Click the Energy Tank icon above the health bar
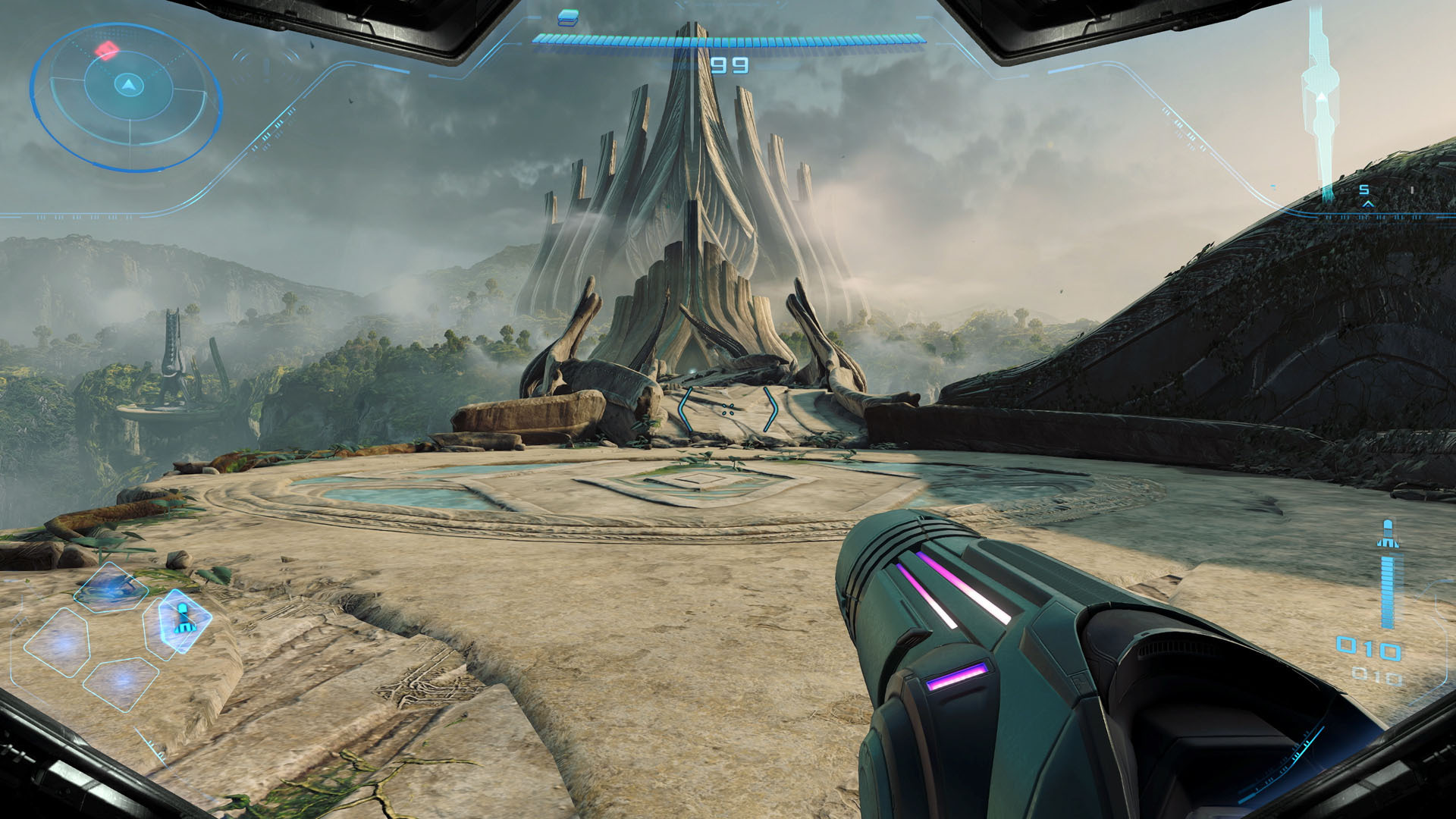This screenshot has height=819, width=1456. click(x=567, y=17)
